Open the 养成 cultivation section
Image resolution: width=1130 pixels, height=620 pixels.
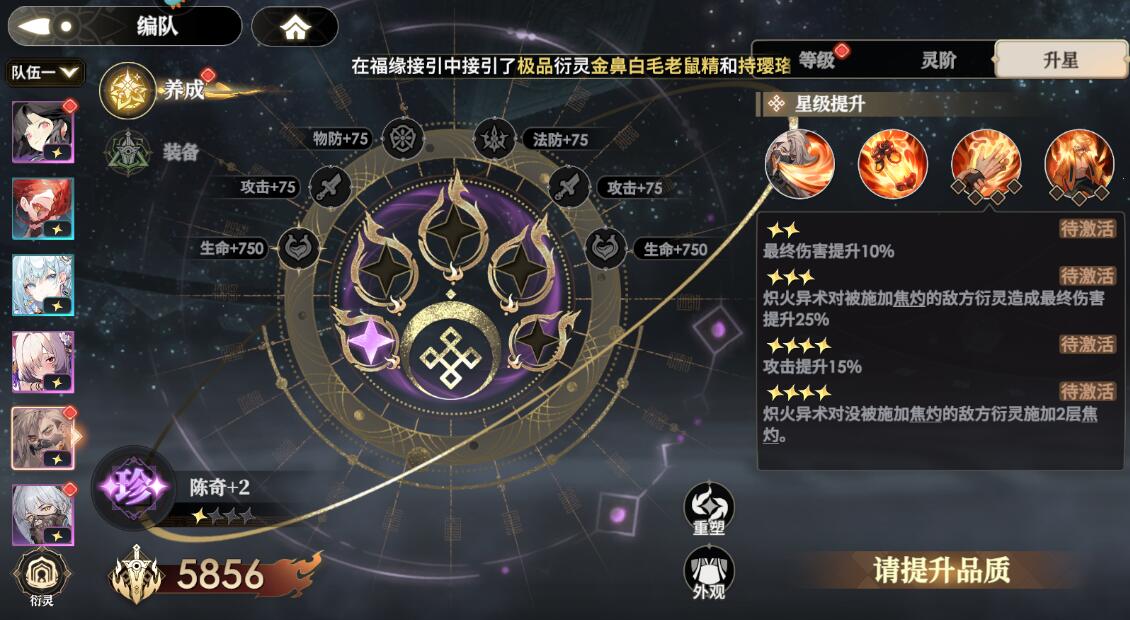[x=128, y=90]
